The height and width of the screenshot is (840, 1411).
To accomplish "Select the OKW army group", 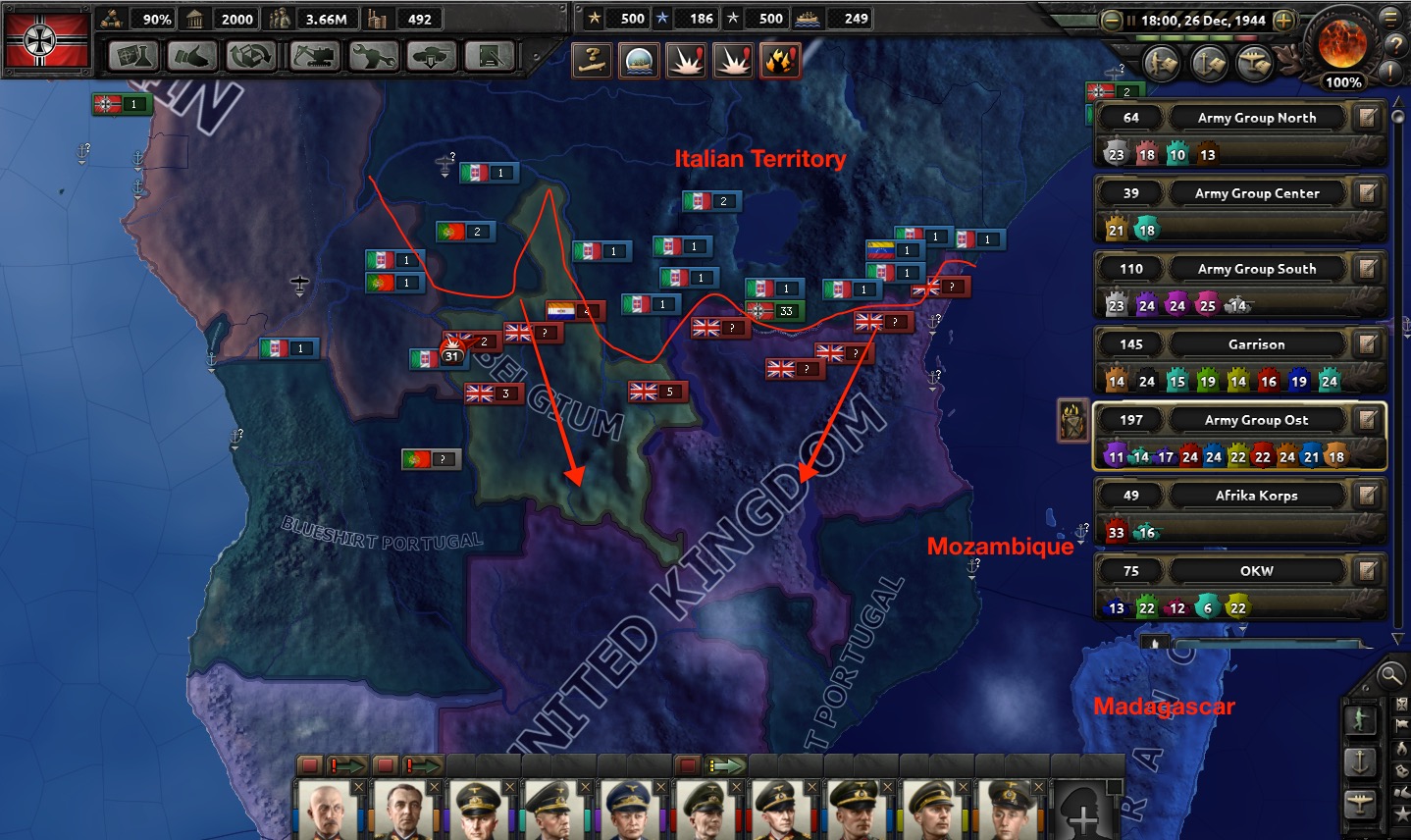I will tap(1256, 571).
